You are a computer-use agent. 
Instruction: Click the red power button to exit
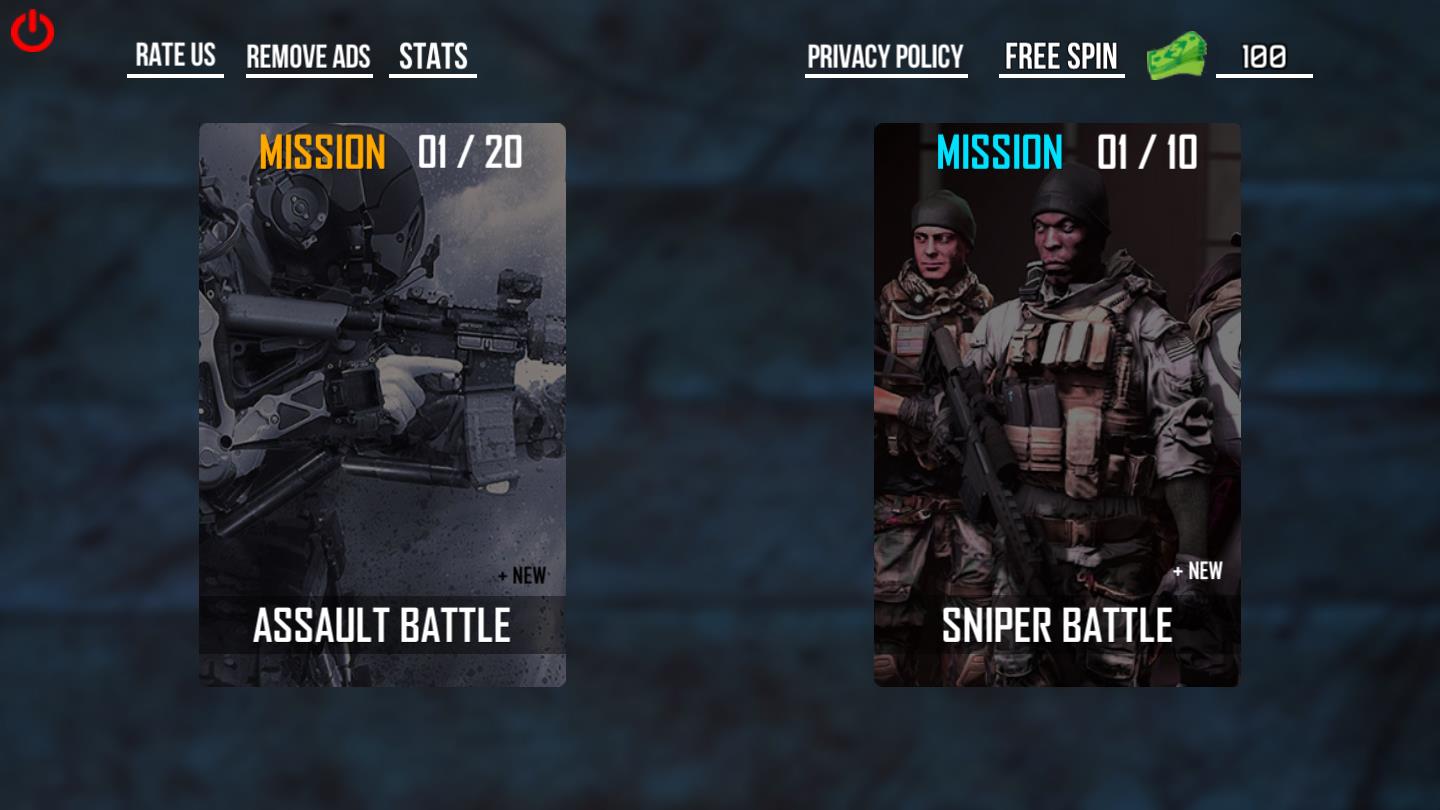coord(31,31)
